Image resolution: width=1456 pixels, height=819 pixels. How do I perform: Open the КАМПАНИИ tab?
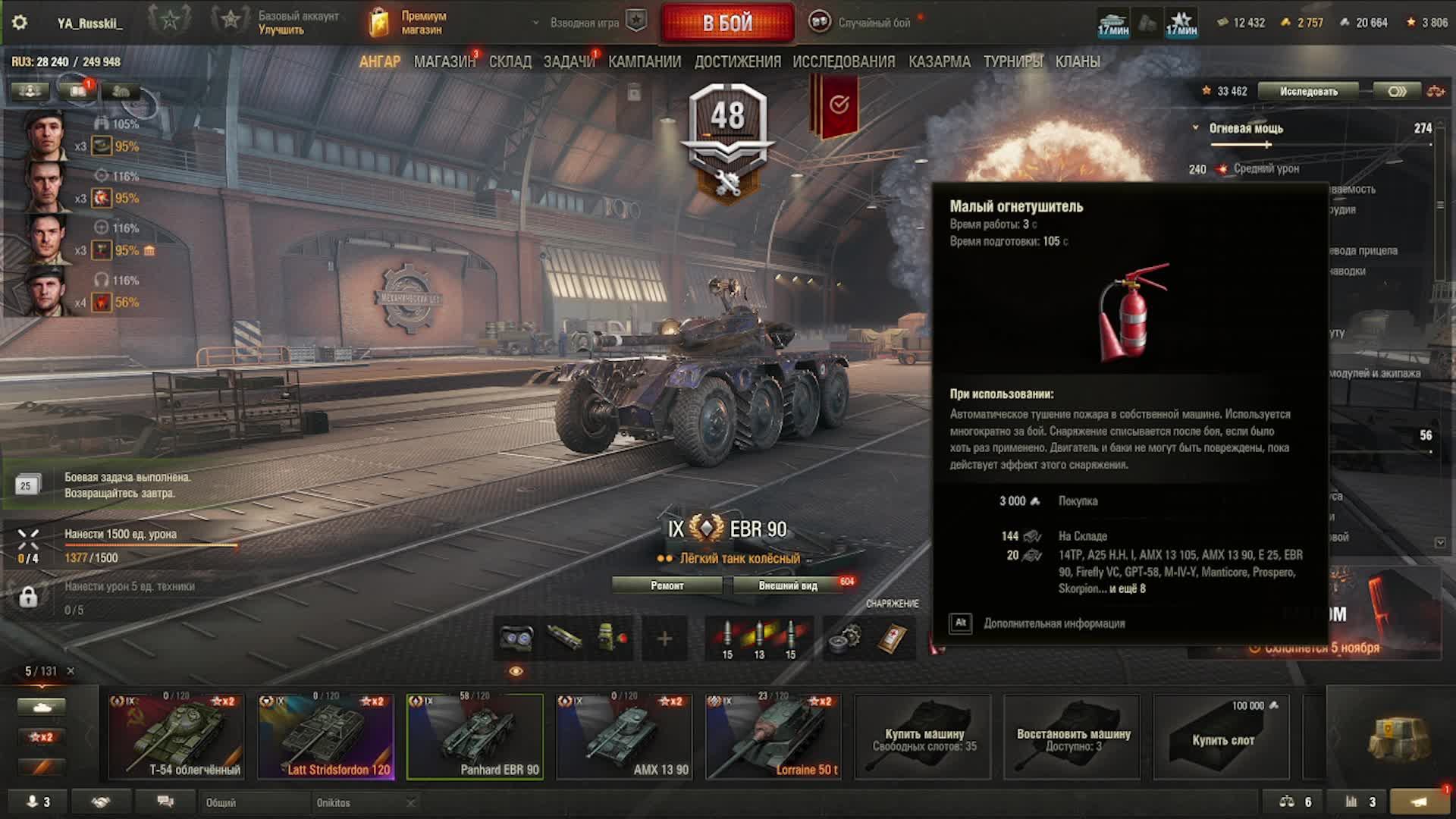[645, 62]
